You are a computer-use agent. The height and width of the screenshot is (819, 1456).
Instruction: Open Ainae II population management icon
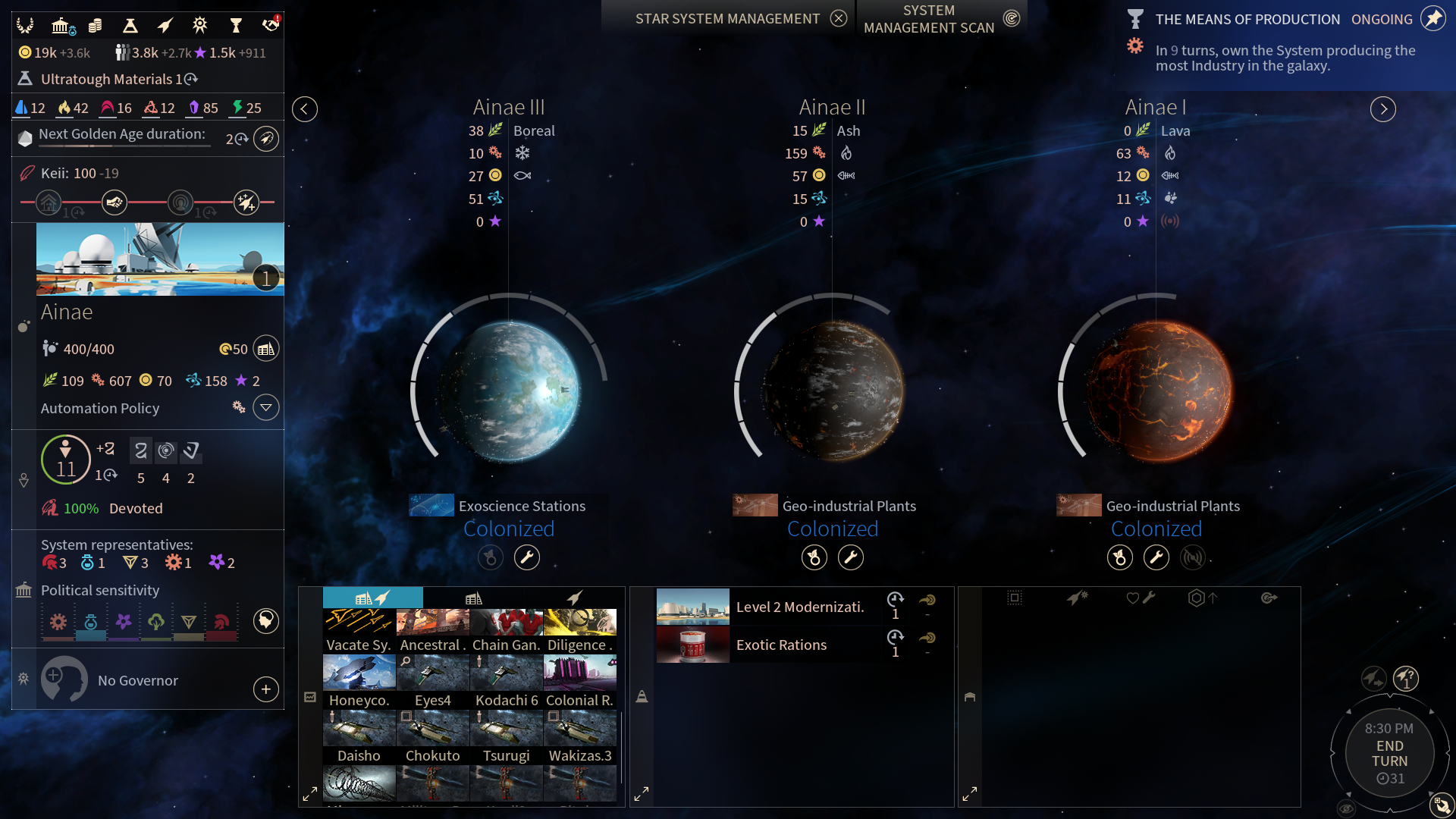[x=814, y=557]
